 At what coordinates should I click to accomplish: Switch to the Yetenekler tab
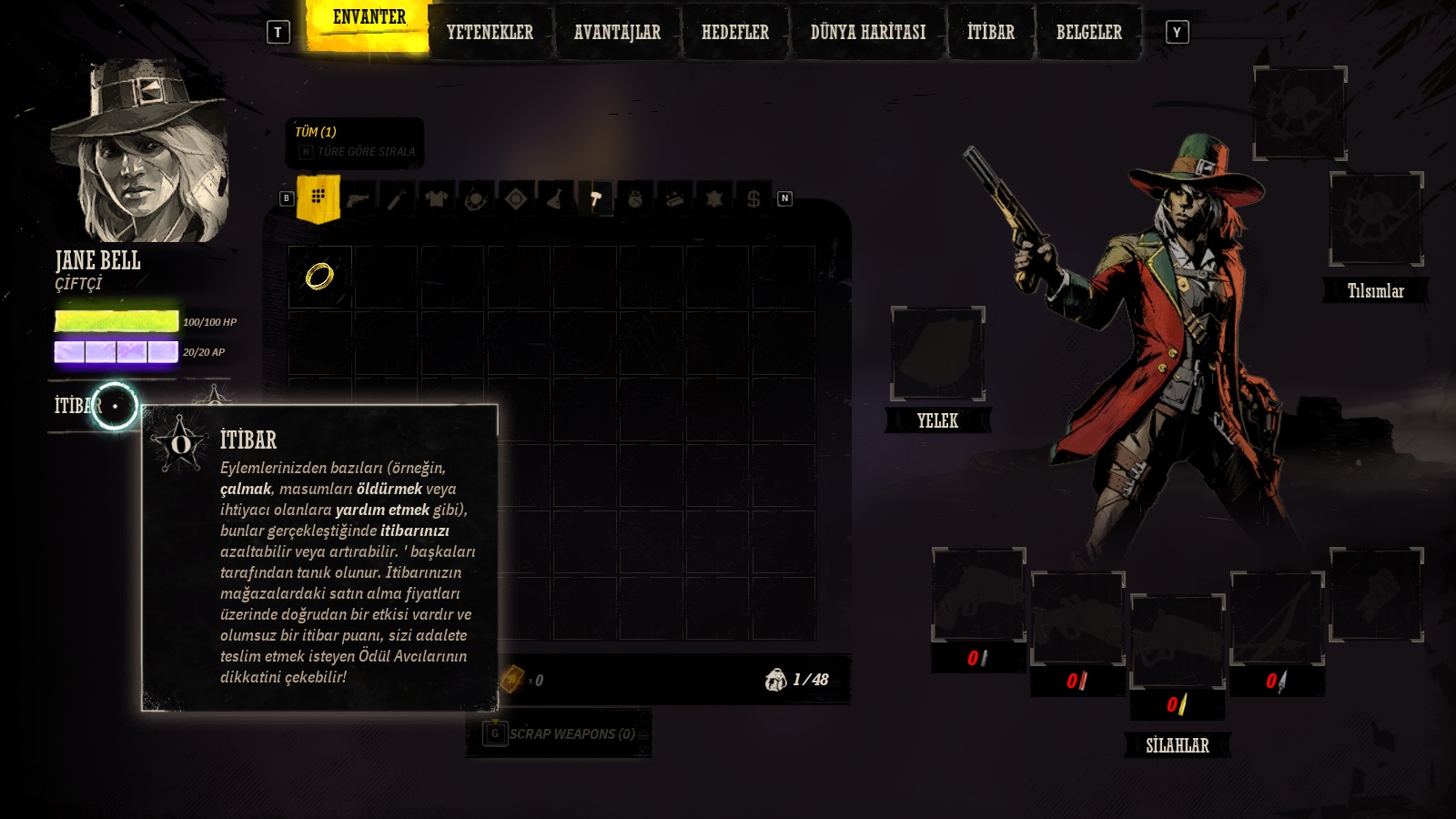[x=490, y=33]
